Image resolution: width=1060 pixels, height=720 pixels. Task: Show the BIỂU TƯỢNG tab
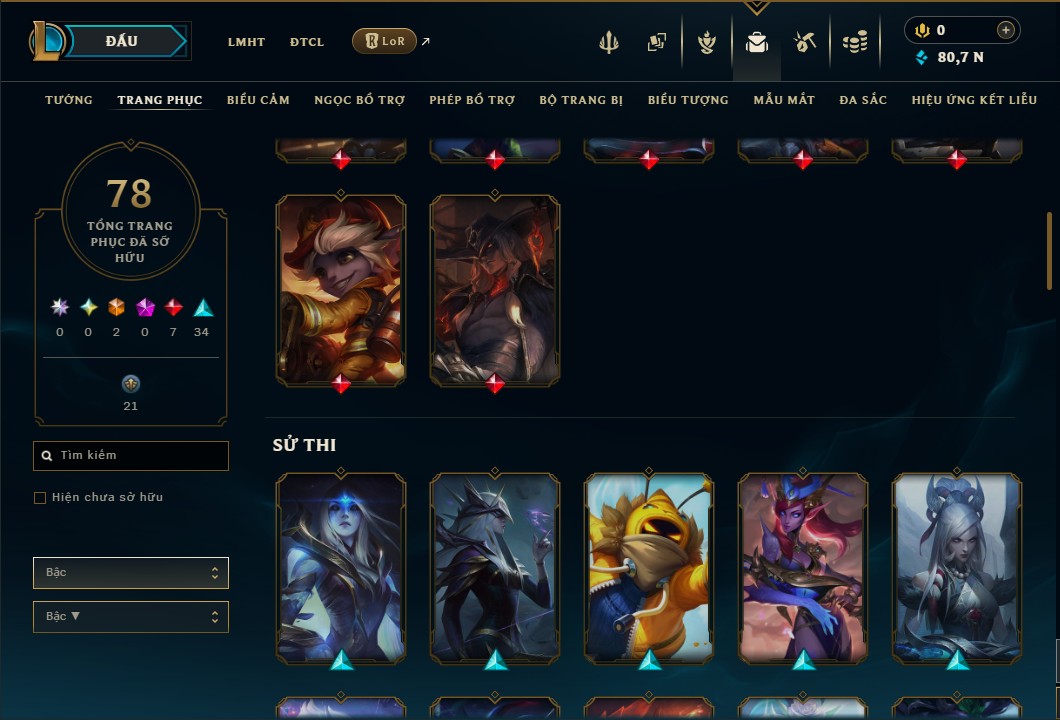coord(688,100)
